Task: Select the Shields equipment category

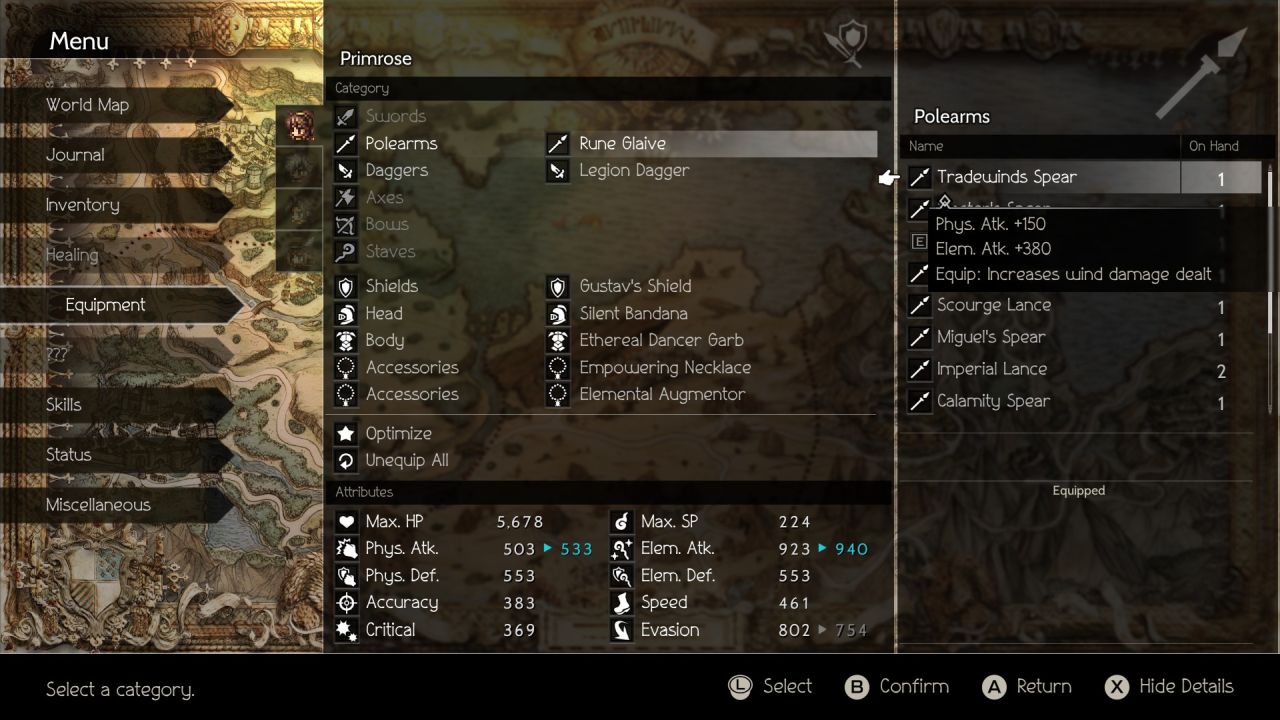Action: (391, 287)
